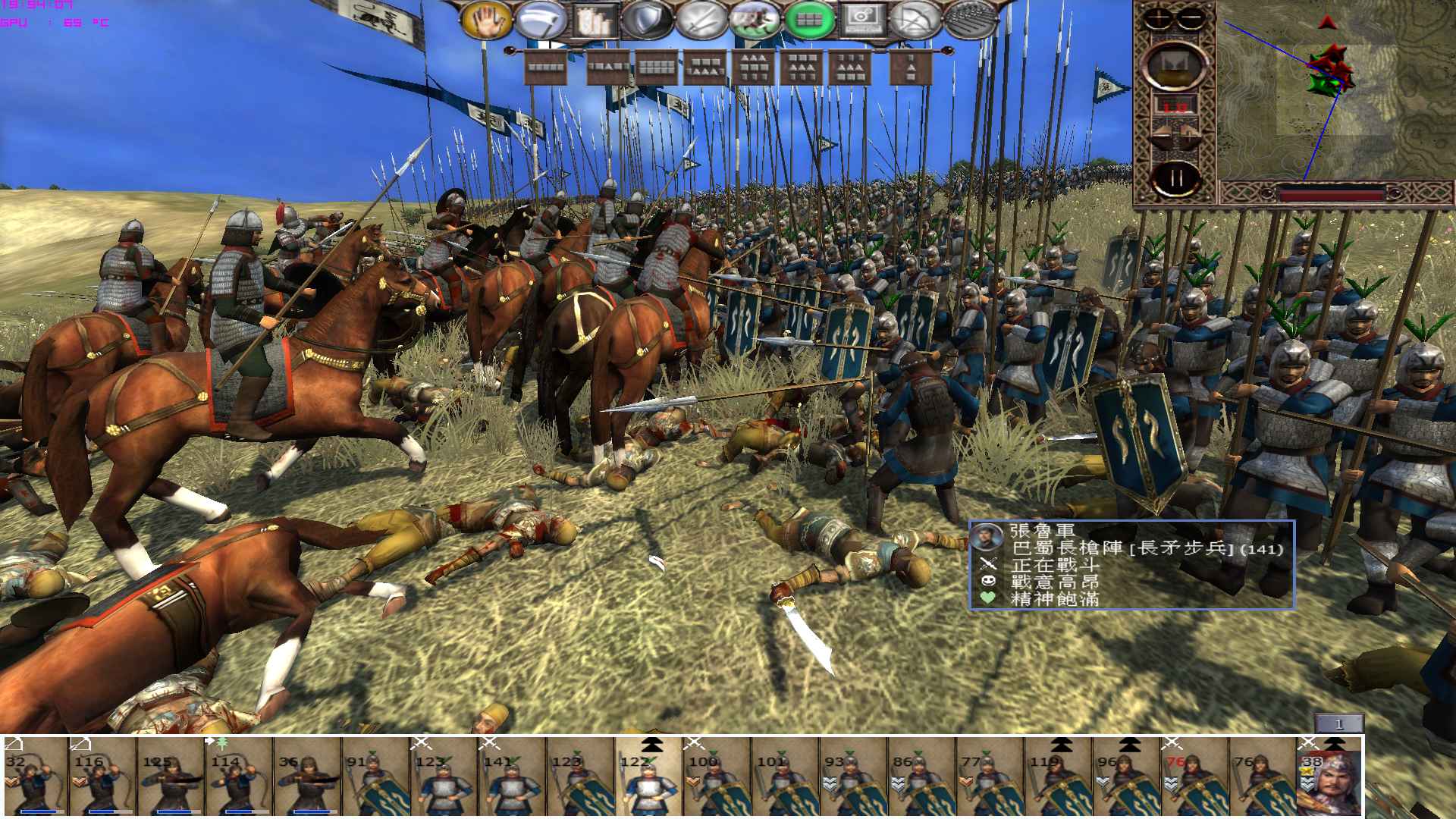Select the double line block formation banner
Screen dimensions: 1456x819
[657, 69]
